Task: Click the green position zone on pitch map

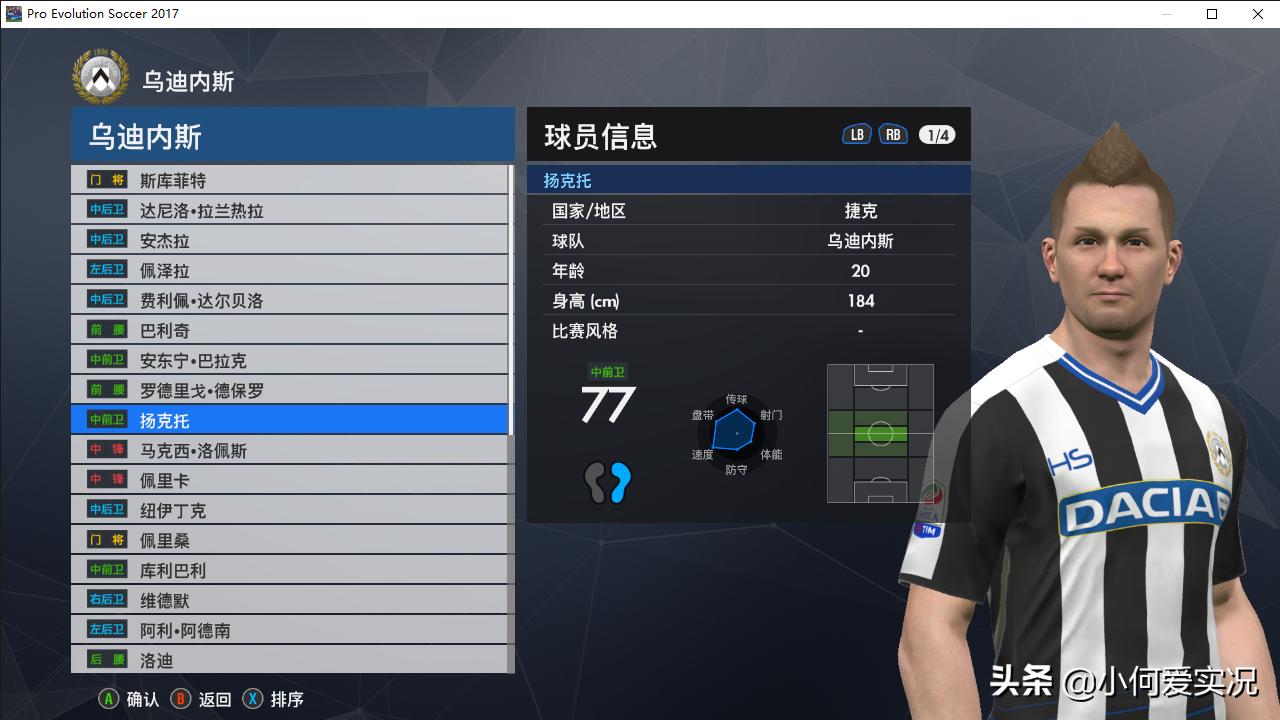Action: point(878,432)
